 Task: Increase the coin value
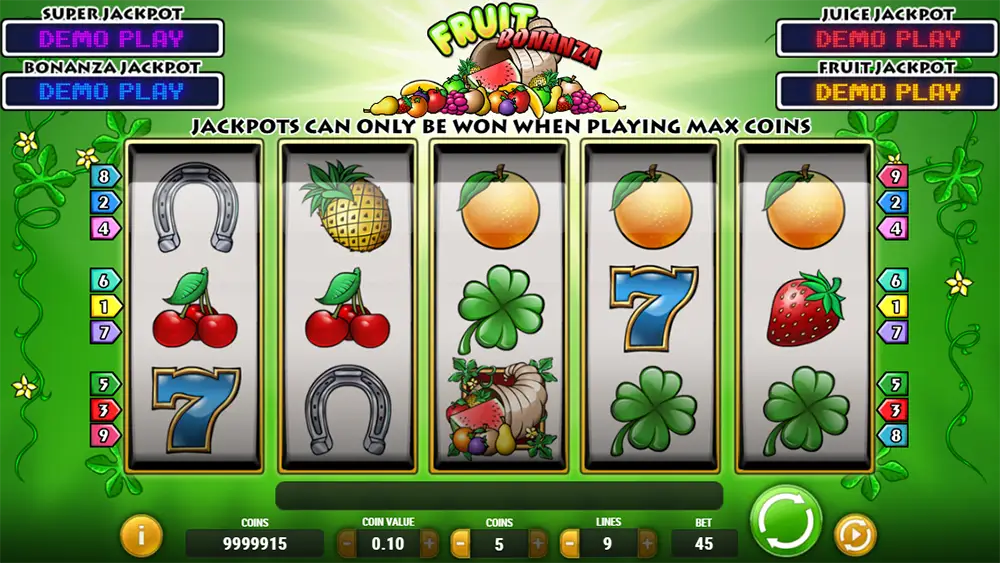[429, 543]
